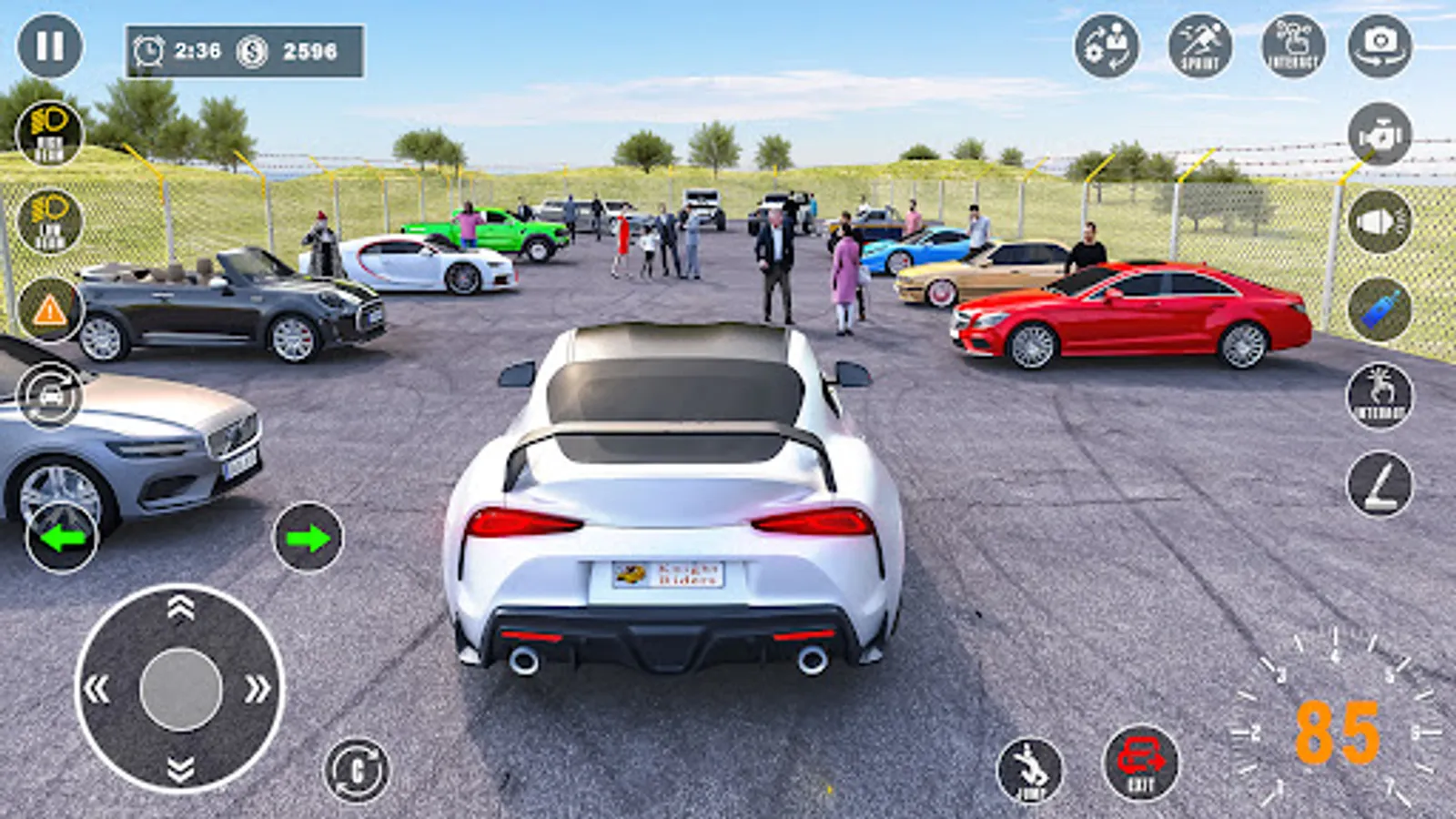
Task: Sound the horn button
Action: pos(1380,221)
